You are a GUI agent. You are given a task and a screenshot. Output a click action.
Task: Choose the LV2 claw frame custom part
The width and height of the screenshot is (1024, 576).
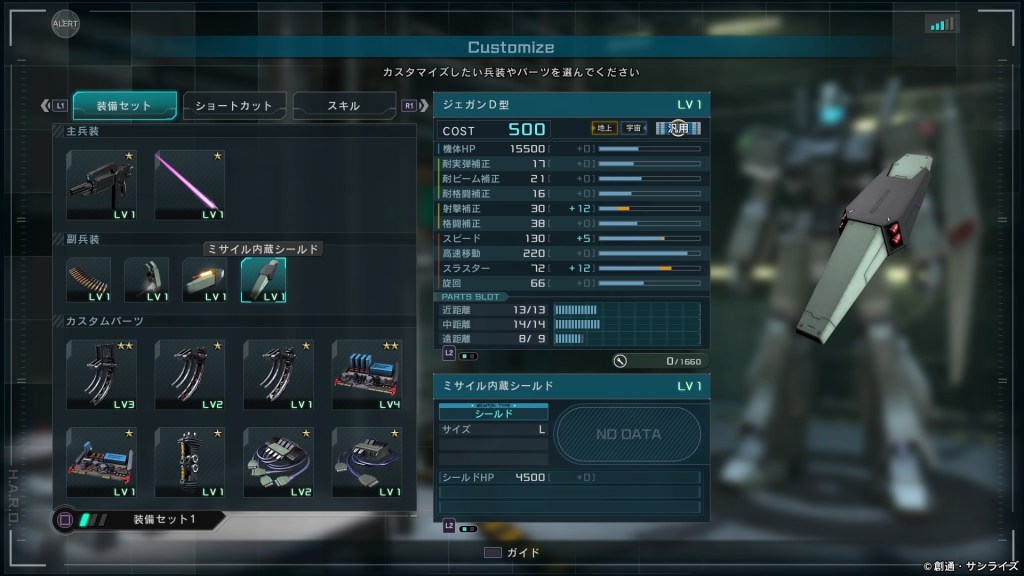pos(190,373)
